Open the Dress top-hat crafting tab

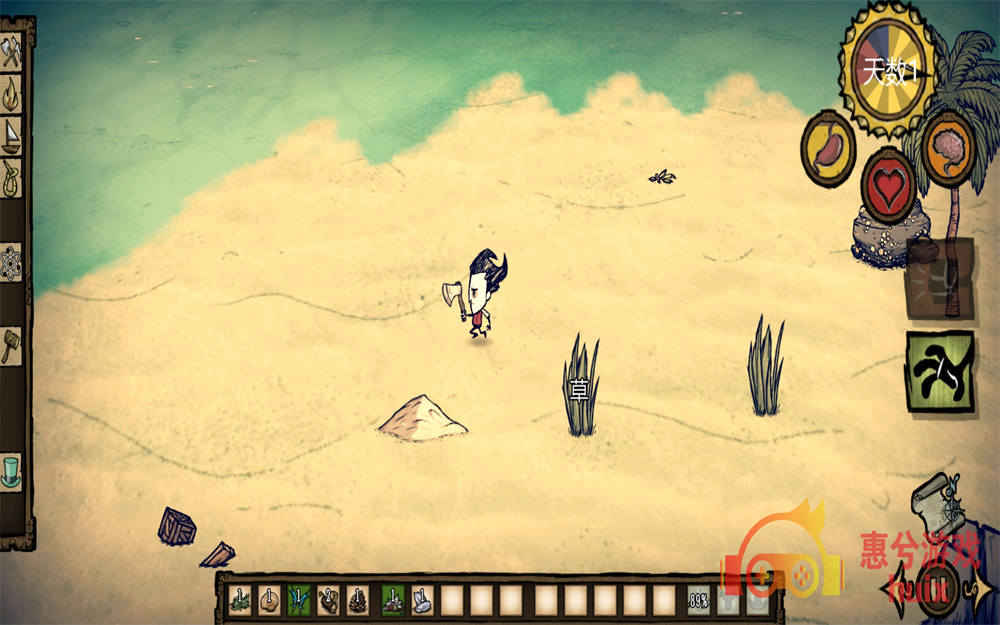click(11, 470)
